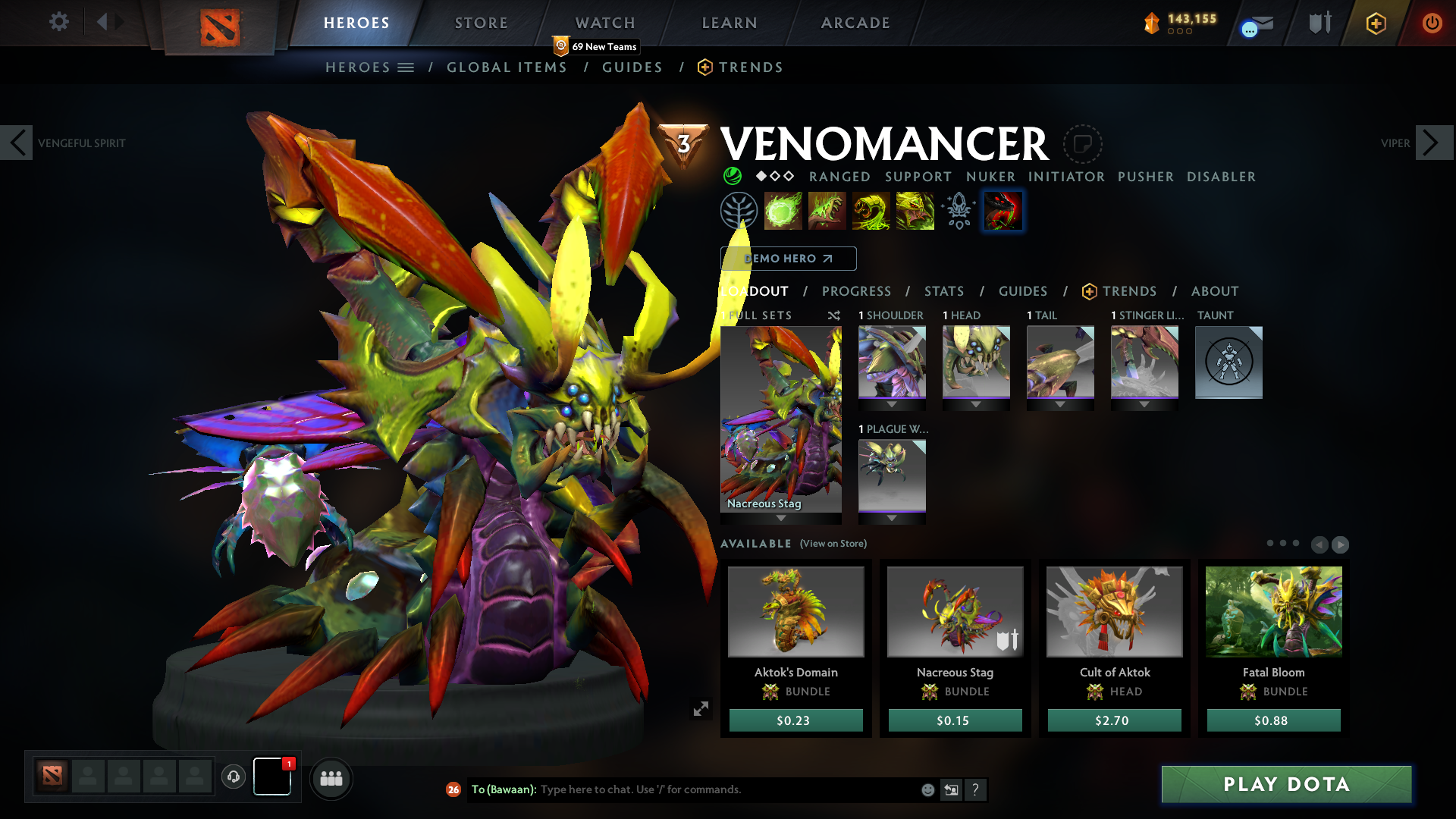The image size is (1456, 819).
Task: Go to next hero Viper
Action: click(1431, 143)
